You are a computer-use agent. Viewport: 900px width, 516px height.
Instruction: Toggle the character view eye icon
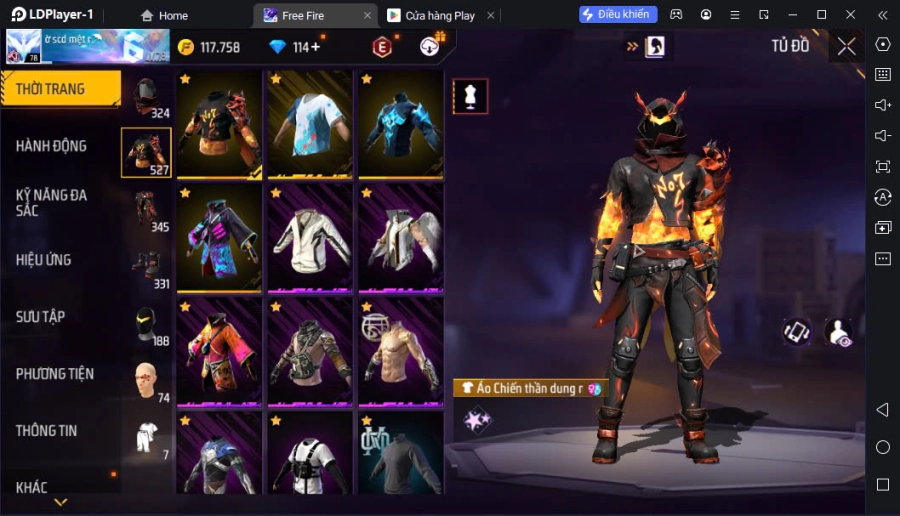tap(838, 333)
